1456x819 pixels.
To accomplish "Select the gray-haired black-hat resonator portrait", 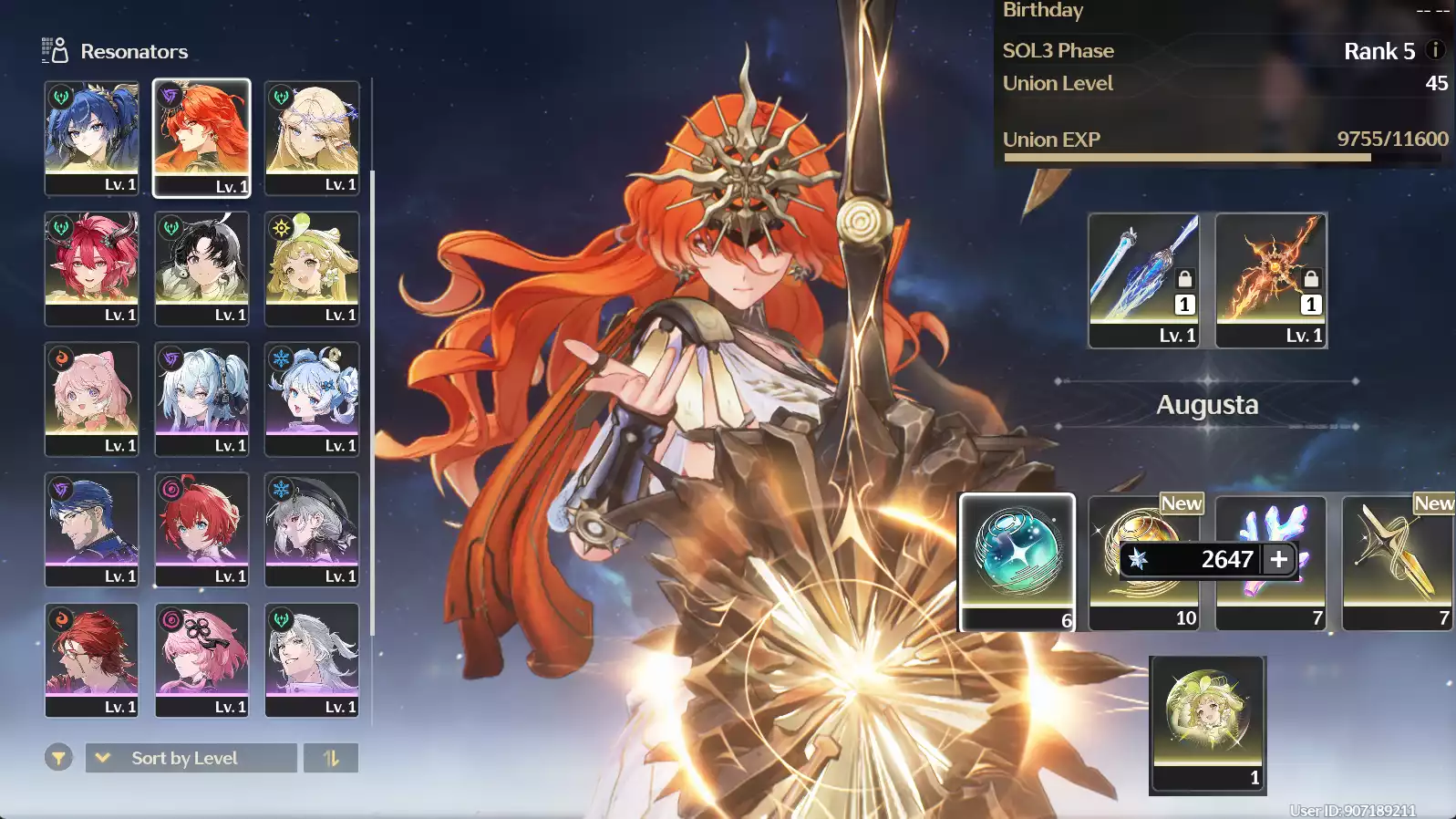I will pyautogui.click(x=312, y=529).
